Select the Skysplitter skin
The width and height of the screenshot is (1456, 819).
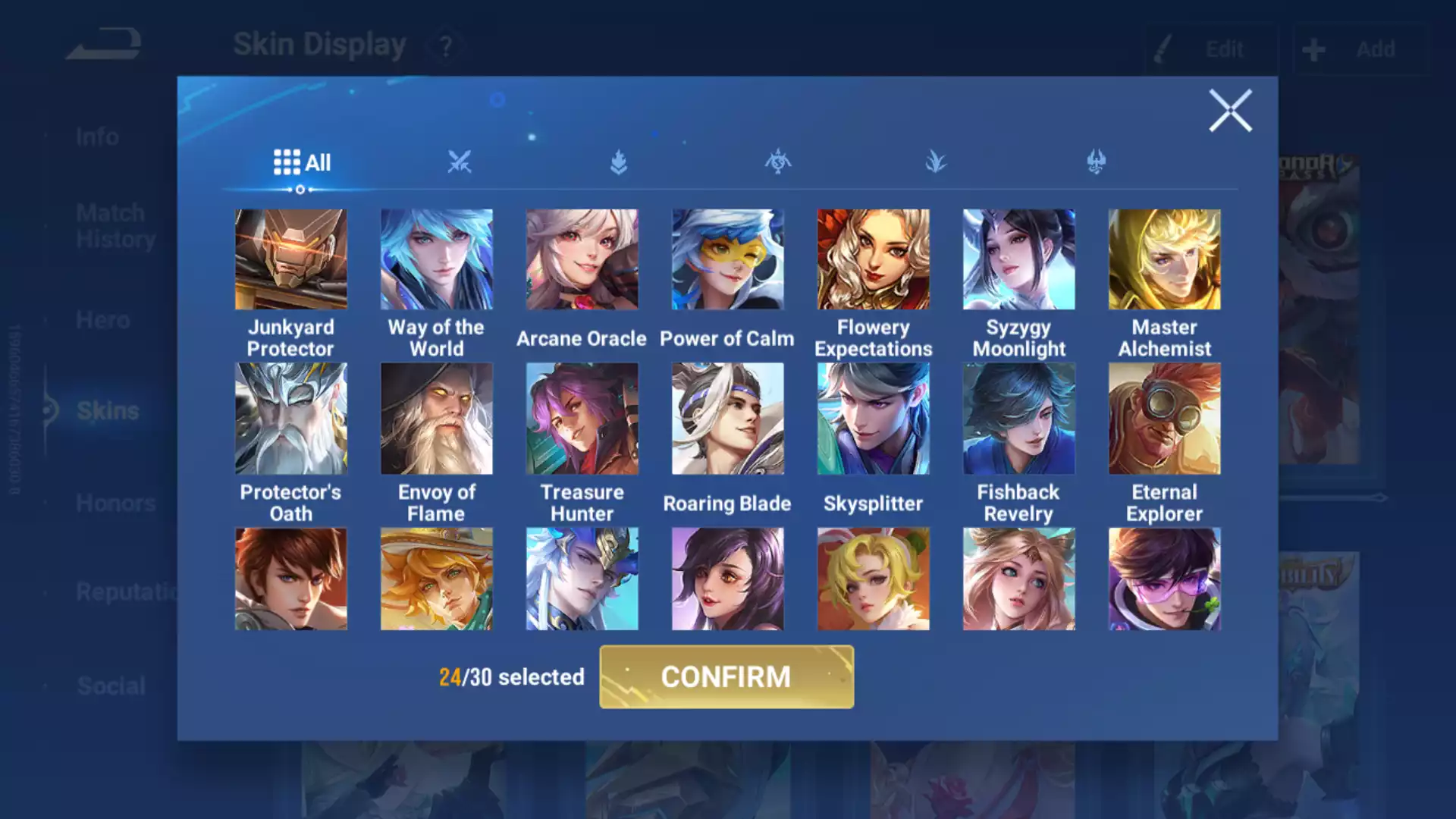(x=873, y=419)
